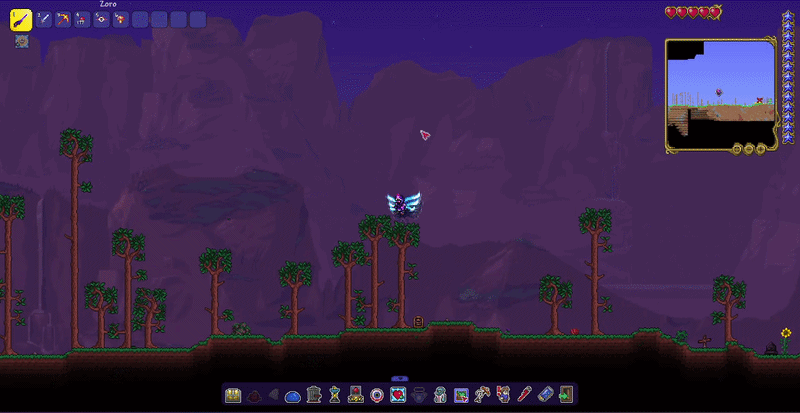
Task: Click the golden chest icon in bottom bar
Action: [234, 395]
